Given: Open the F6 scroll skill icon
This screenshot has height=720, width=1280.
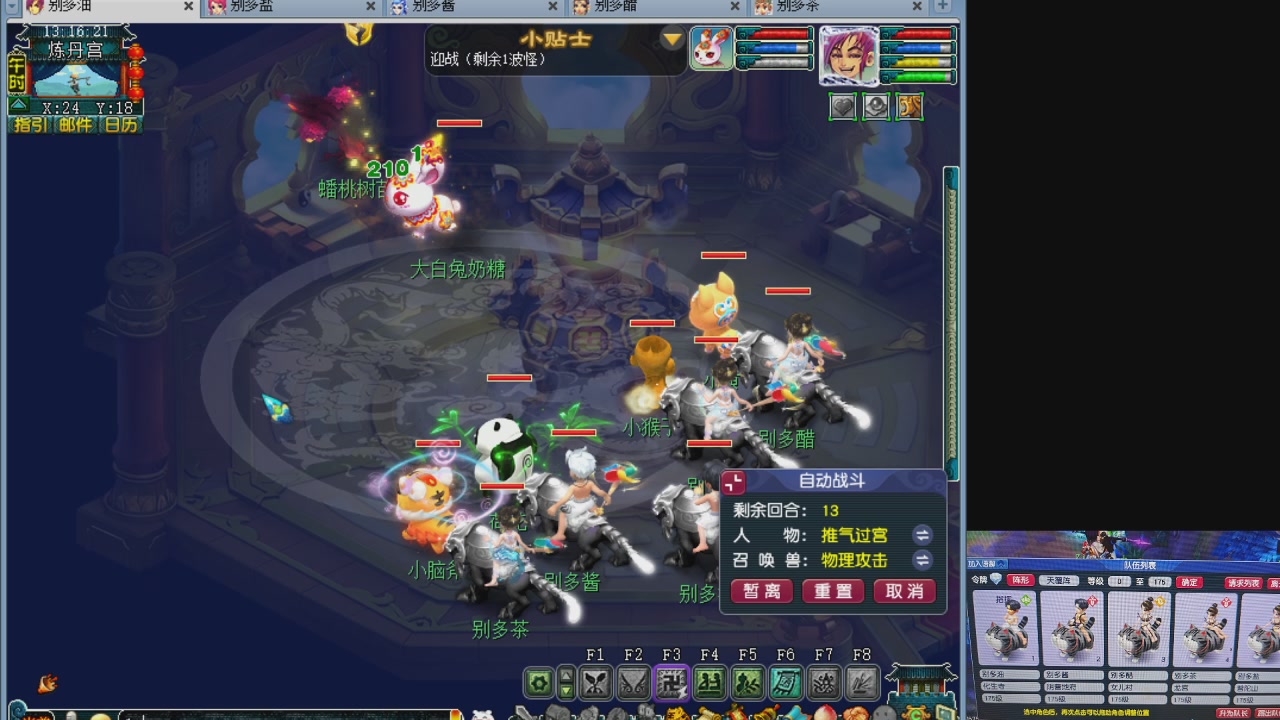Looking at the screenshot, I should click(x=786, y=683).
